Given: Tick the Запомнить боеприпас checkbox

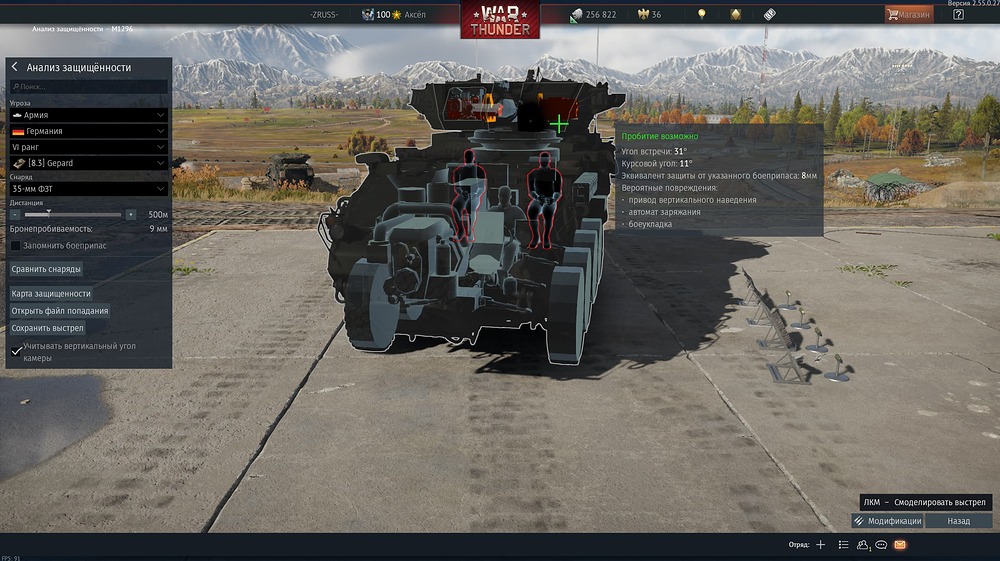Looking at the screenshot, I should point(16,245).
